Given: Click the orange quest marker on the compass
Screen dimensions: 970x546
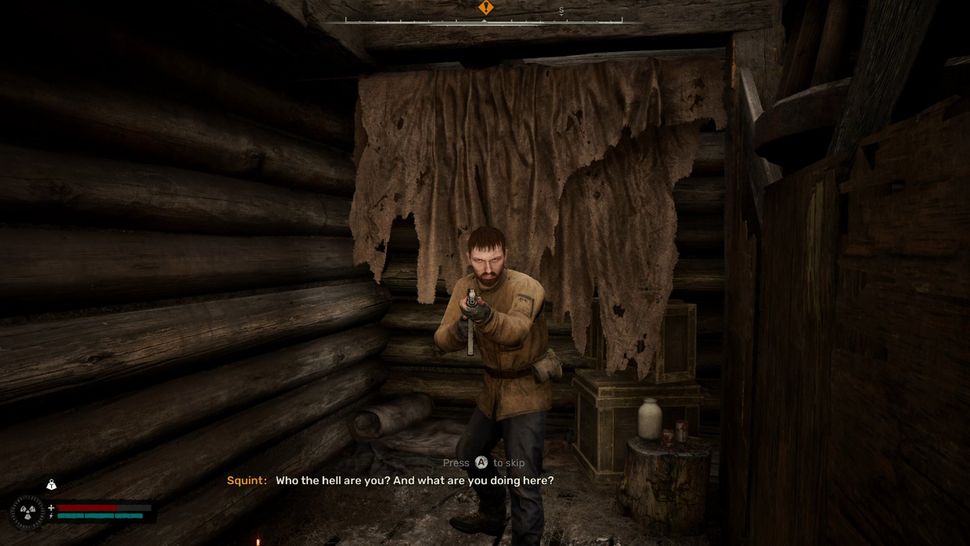Looking at the screenshot, I should point(485,8).
